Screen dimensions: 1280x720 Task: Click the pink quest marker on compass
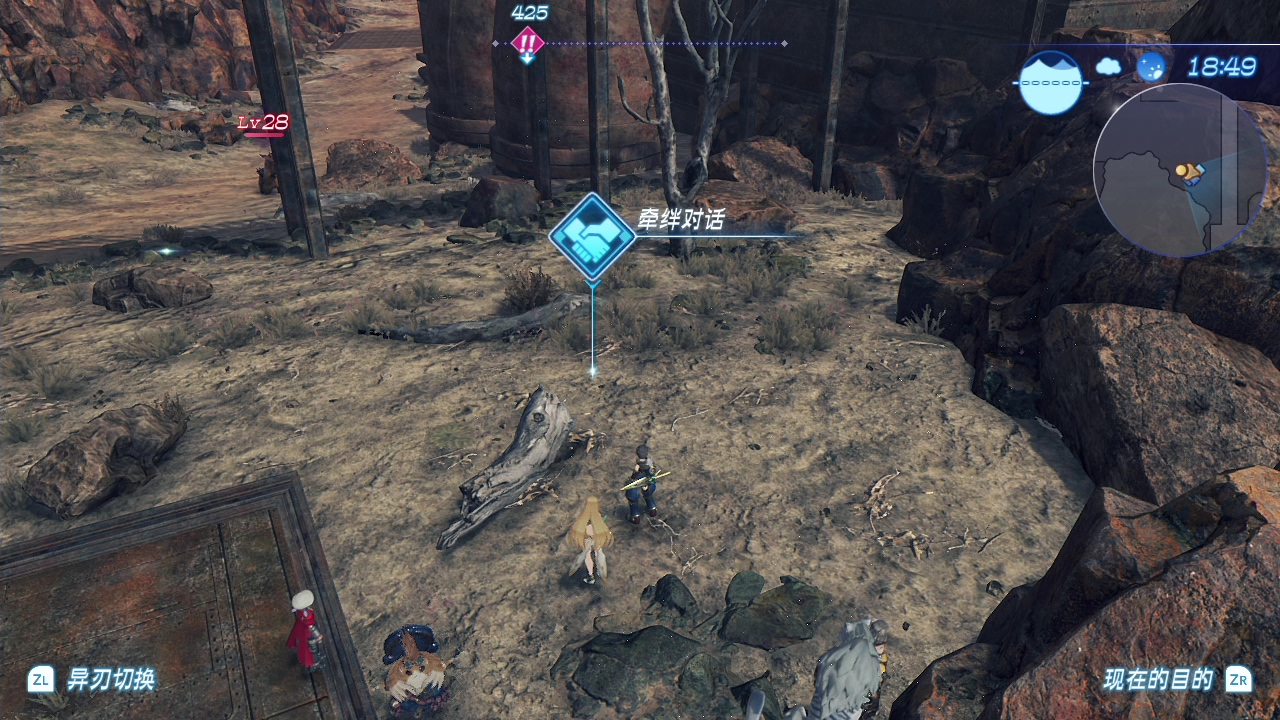click(527, 43)
